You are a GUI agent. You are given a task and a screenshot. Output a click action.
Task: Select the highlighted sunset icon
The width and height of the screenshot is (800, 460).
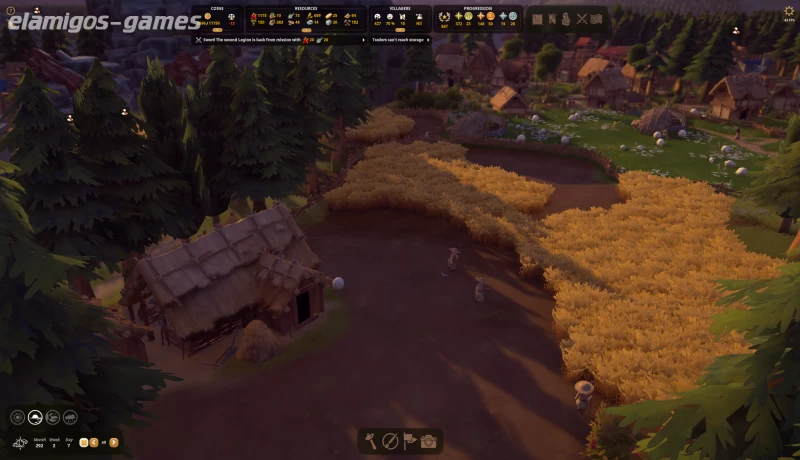pos(35,417)
